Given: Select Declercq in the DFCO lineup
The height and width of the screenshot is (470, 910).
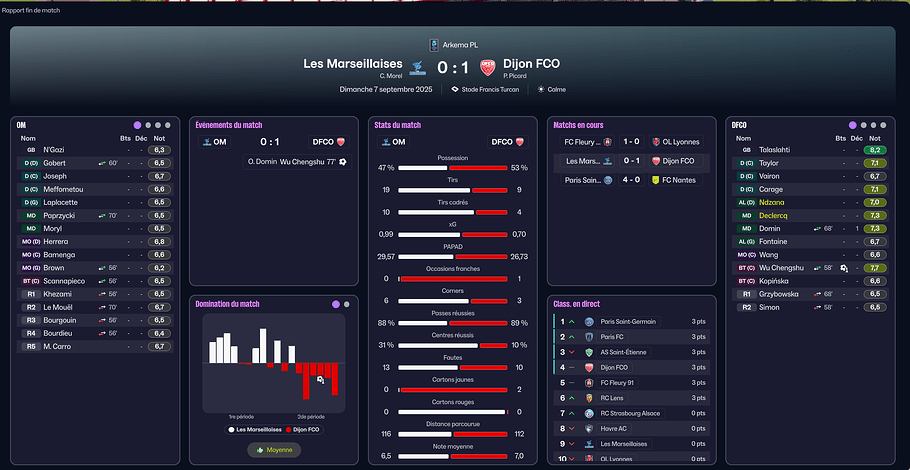Looking at the screenshot, I should [774, 215].
